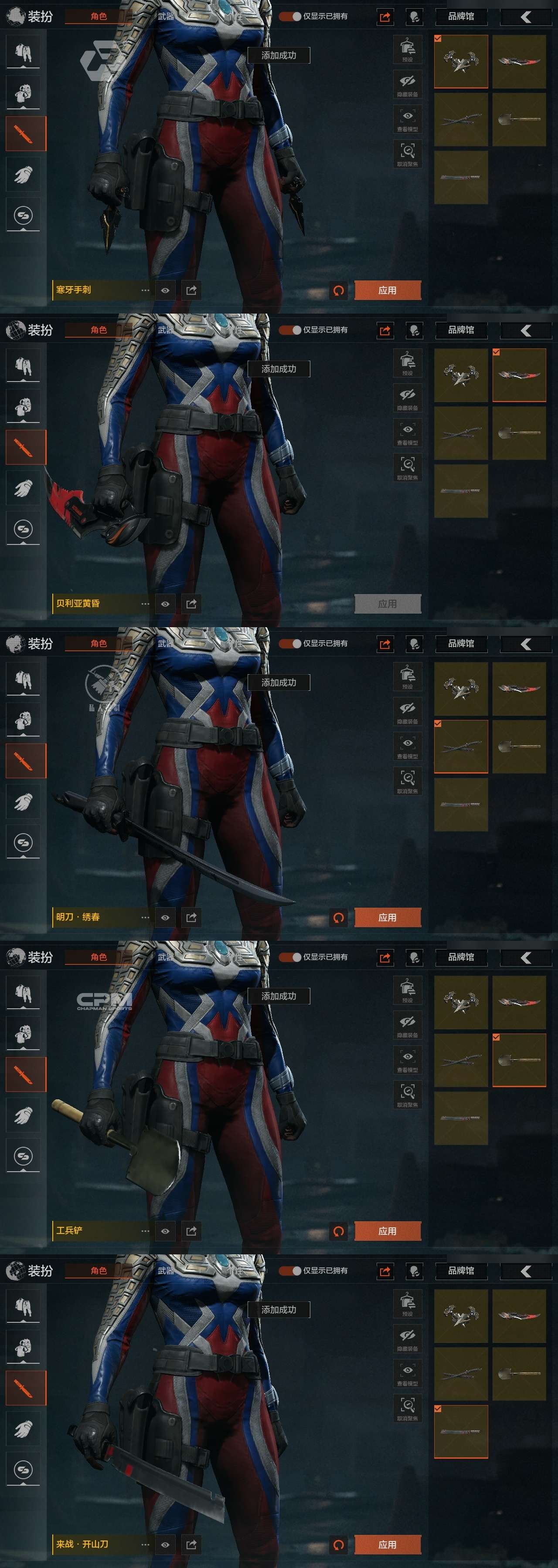Click the orange reset icon beside 工兵铲's Apply
This screenshot has width=558, height=1568.
(x=339, y=1231)
